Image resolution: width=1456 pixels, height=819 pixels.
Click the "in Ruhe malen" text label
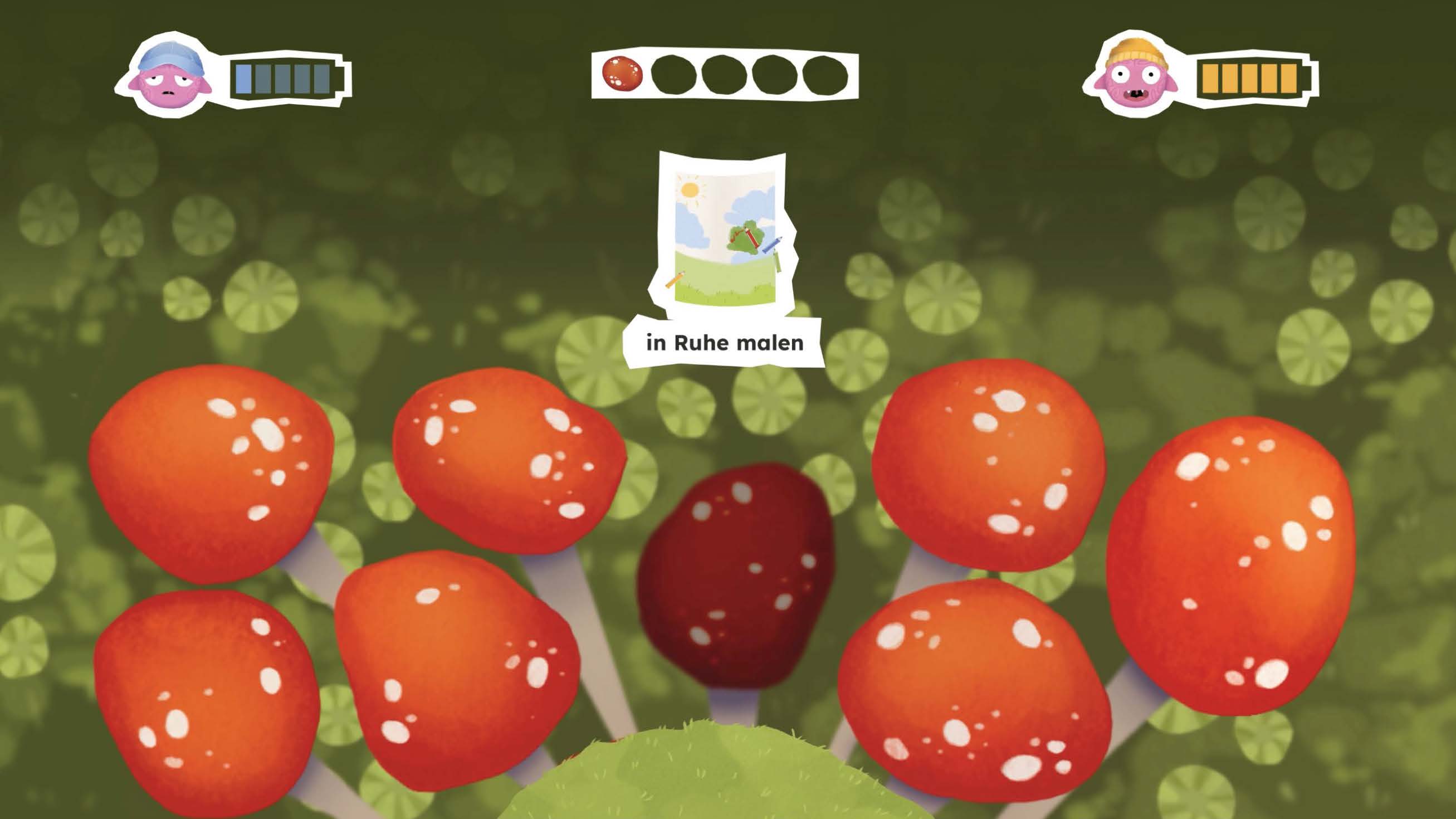click(725, 343)
